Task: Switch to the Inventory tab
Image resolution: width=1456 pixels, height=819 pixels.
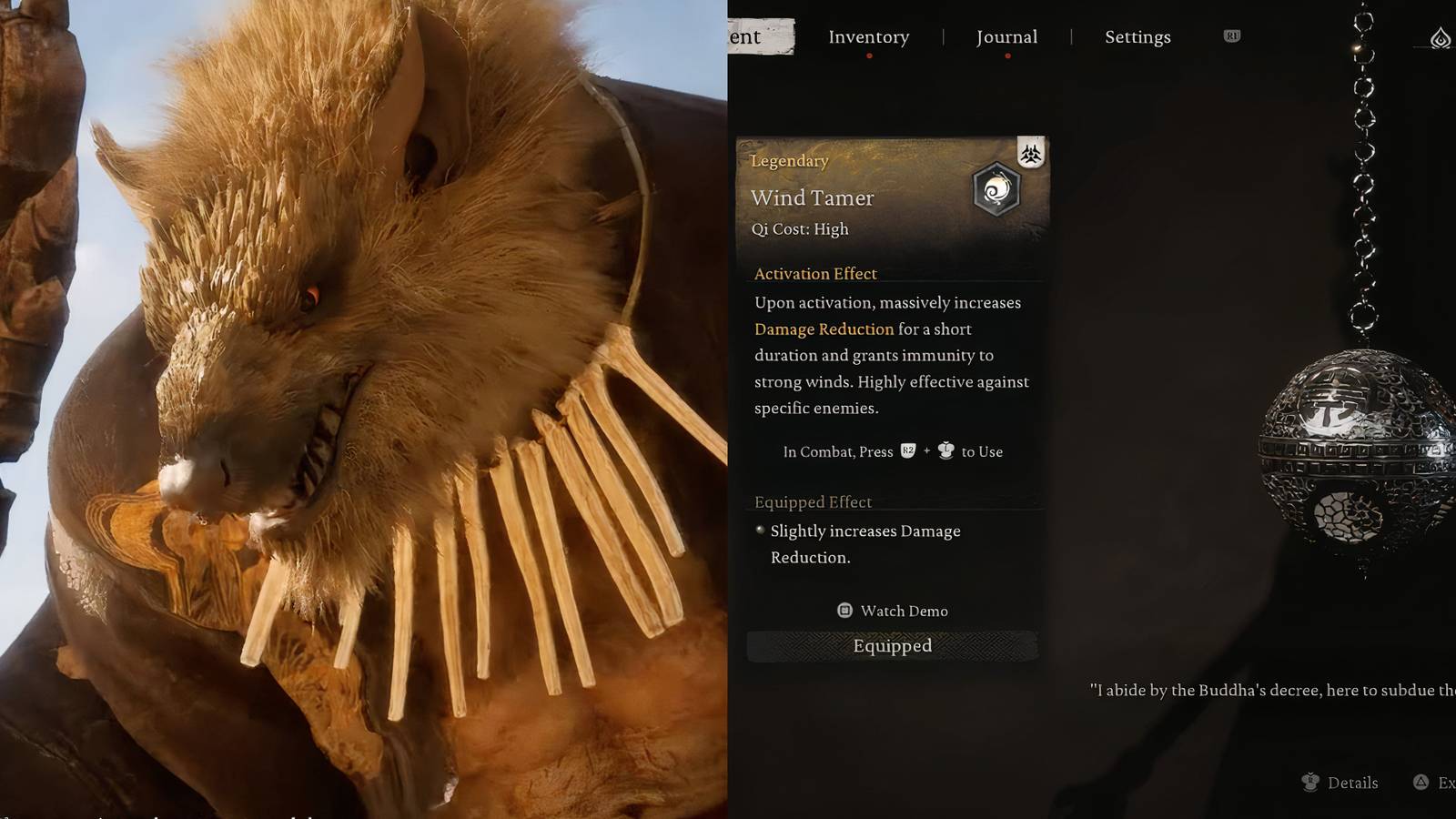Action: [868, 36]
